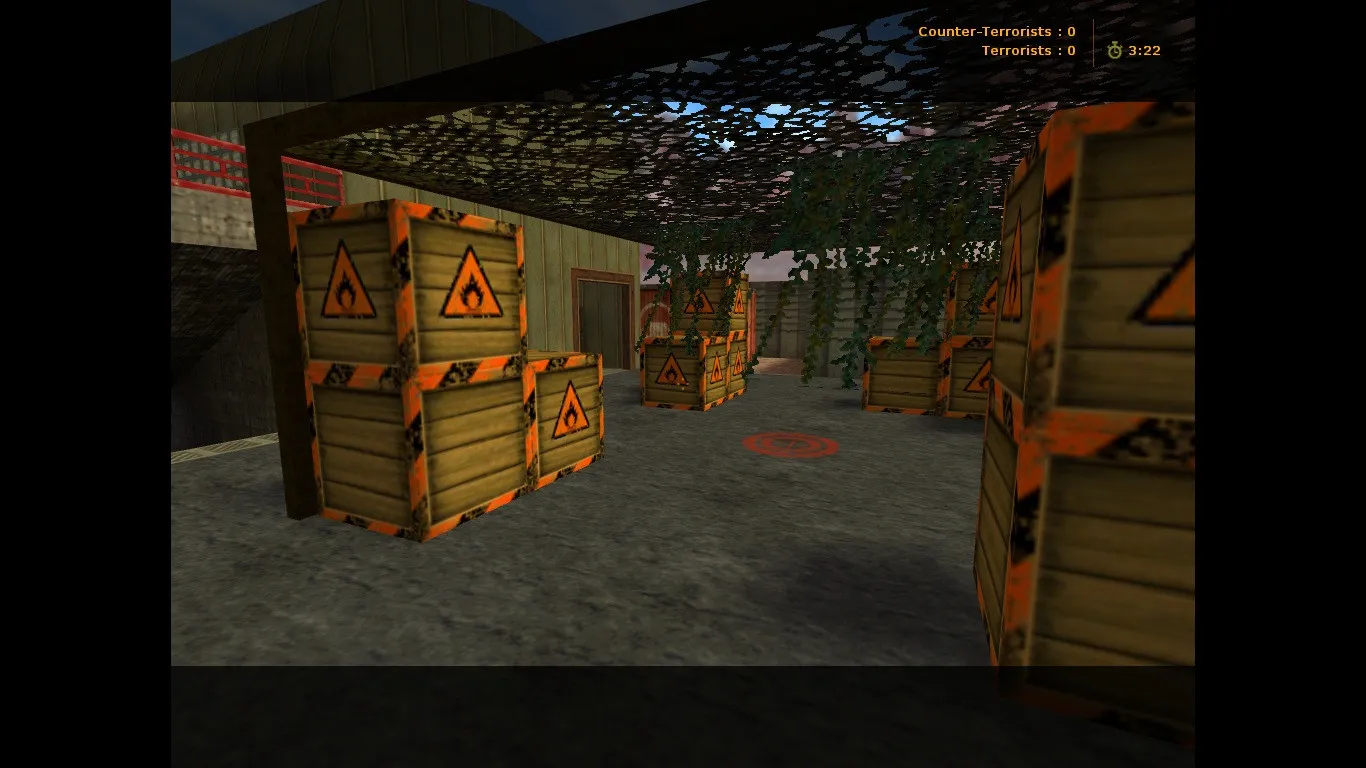Screen dimensions: 1366x768
Task: Click the round timer stopwatch icon
Action: click(x=1113, y=50)
